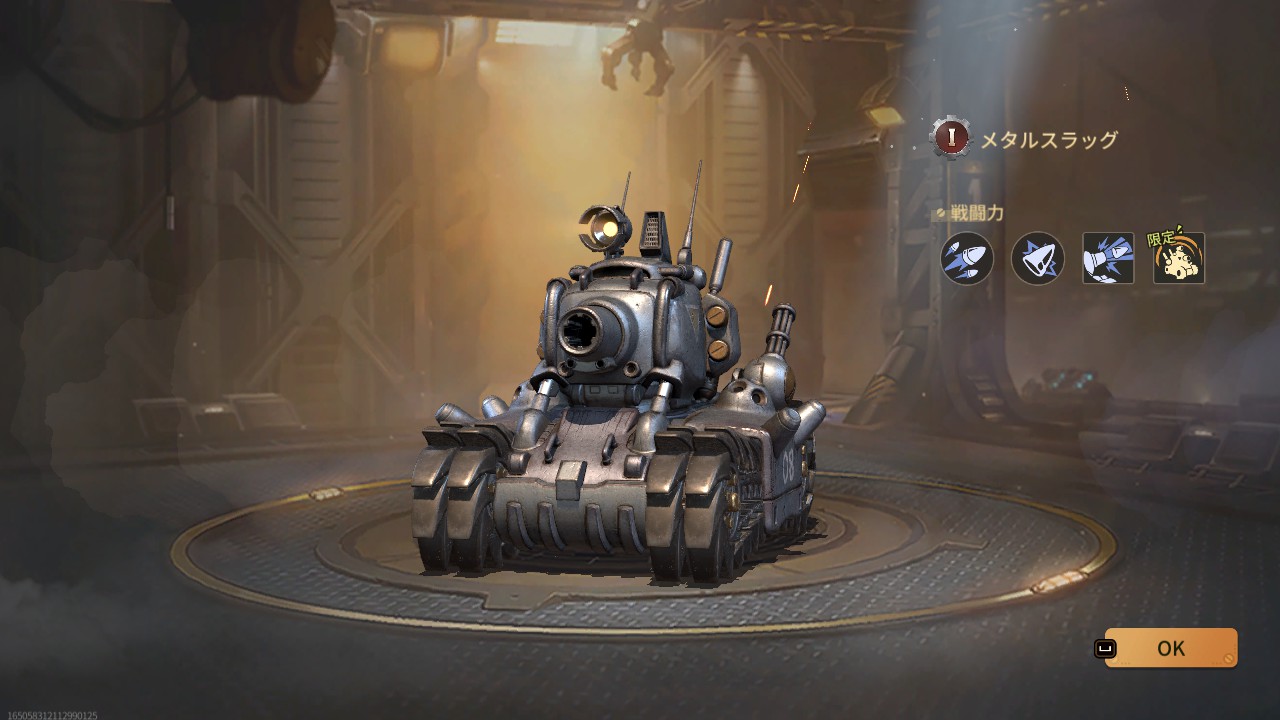
Task: View the single cone shell skill icon
Action: point(1037,258)
